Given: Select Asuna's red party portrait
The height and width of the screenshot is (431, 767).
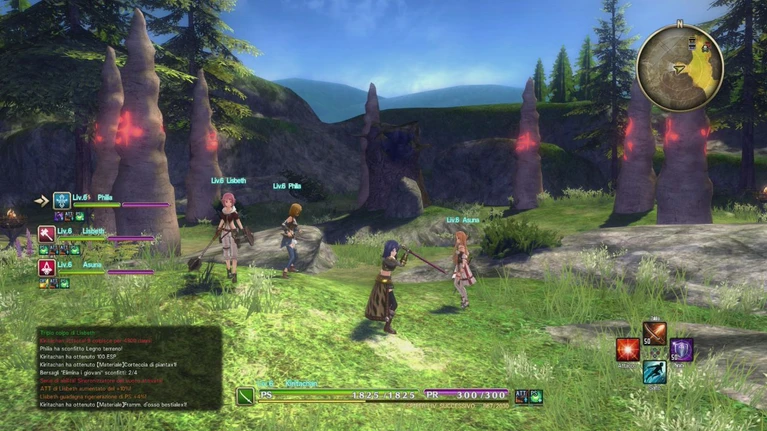Looking at the screenshot, I should click(x=47, y=267).
